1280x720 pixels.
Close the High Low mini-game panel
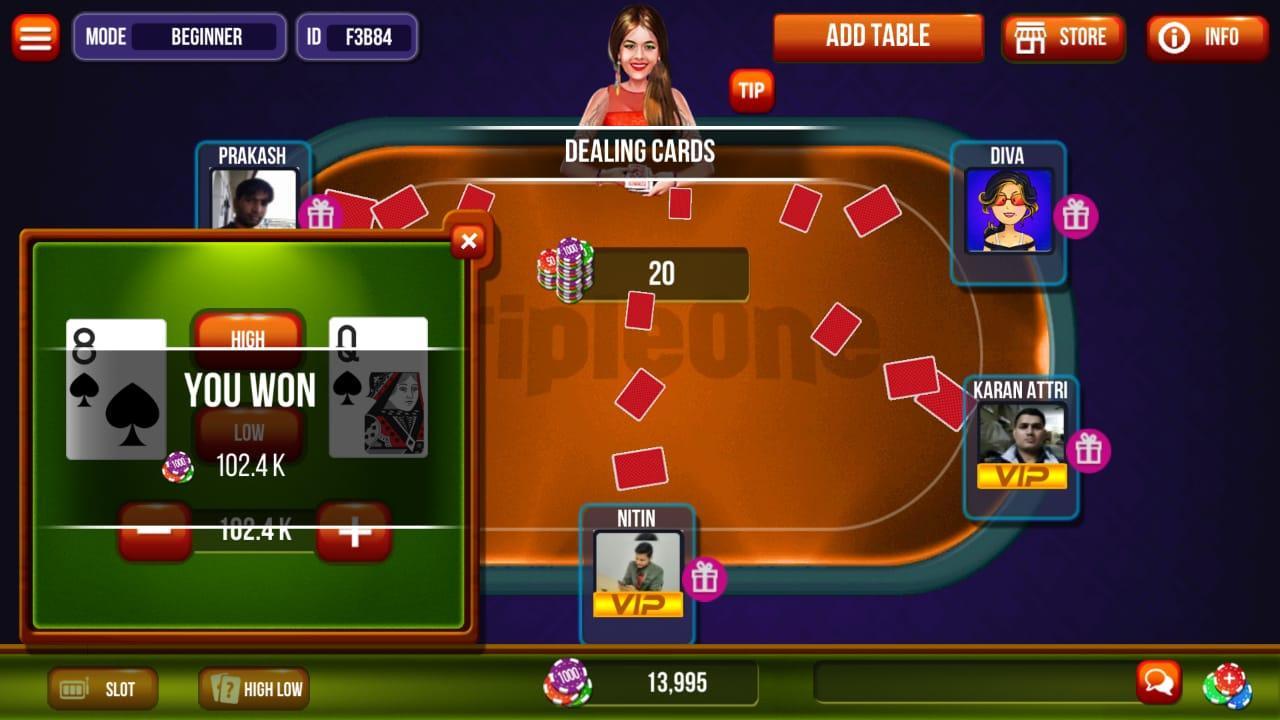(468, 240)
